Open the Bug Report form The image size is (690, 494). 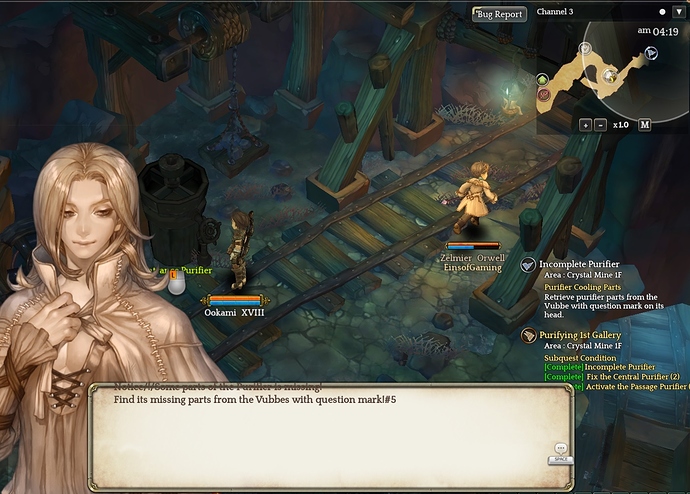[499, 14]
